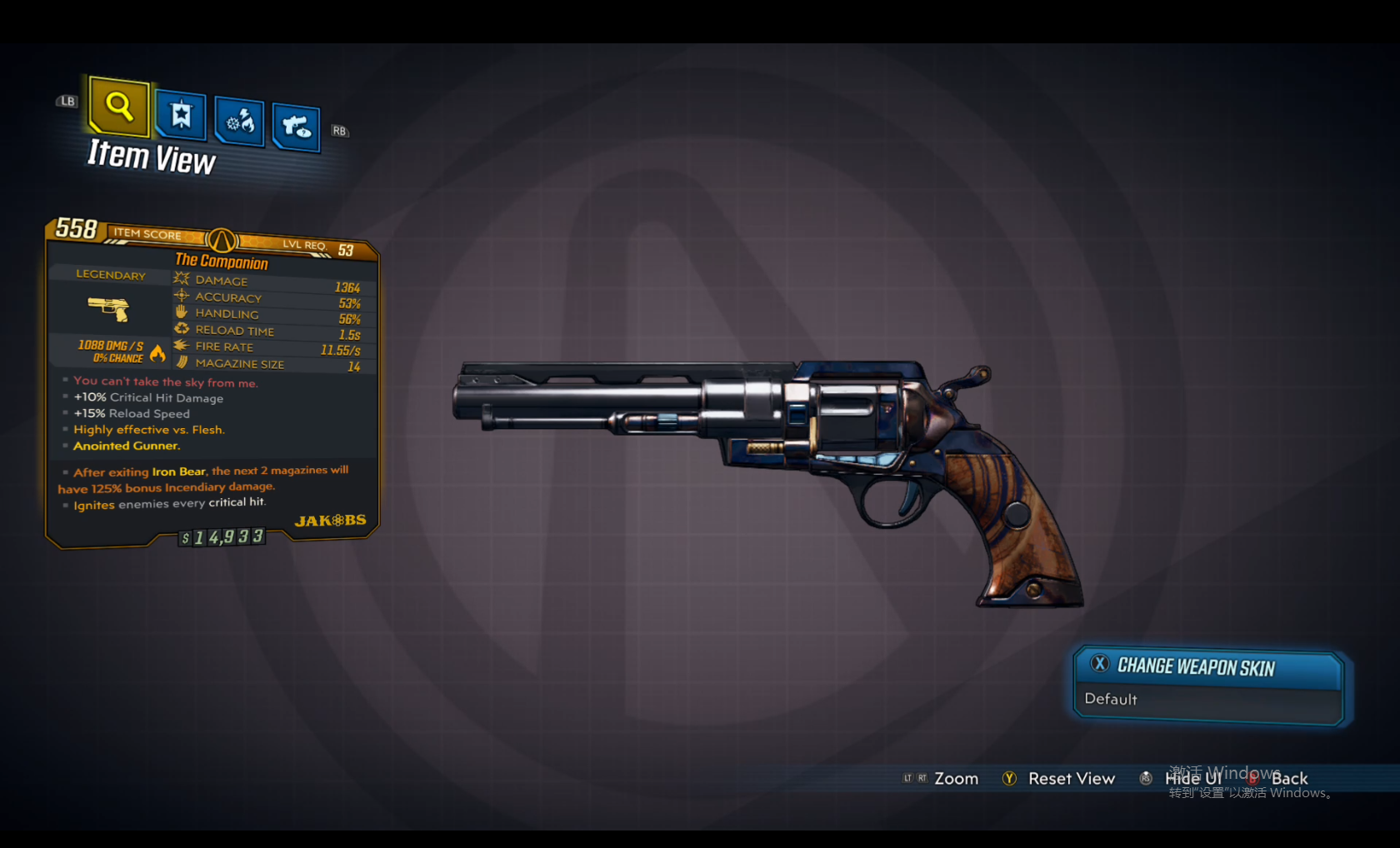Viewport: 1400px width, 848px height.
Task: Switch to the star banner tab
Action: [181, 115]
